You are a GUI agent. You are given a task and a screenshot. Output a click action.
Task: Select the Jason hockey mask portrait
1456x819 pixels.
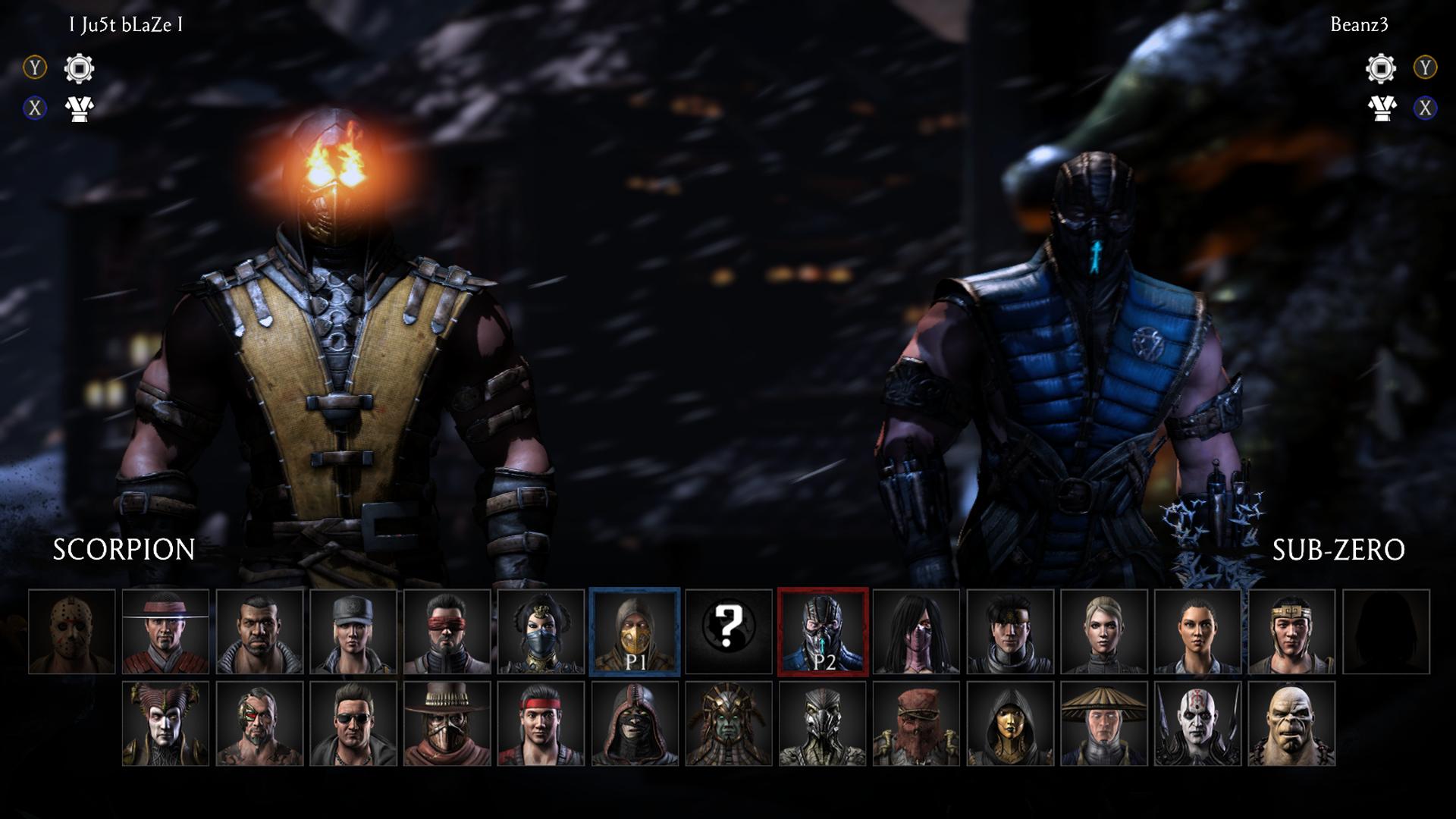coord(72,632)
